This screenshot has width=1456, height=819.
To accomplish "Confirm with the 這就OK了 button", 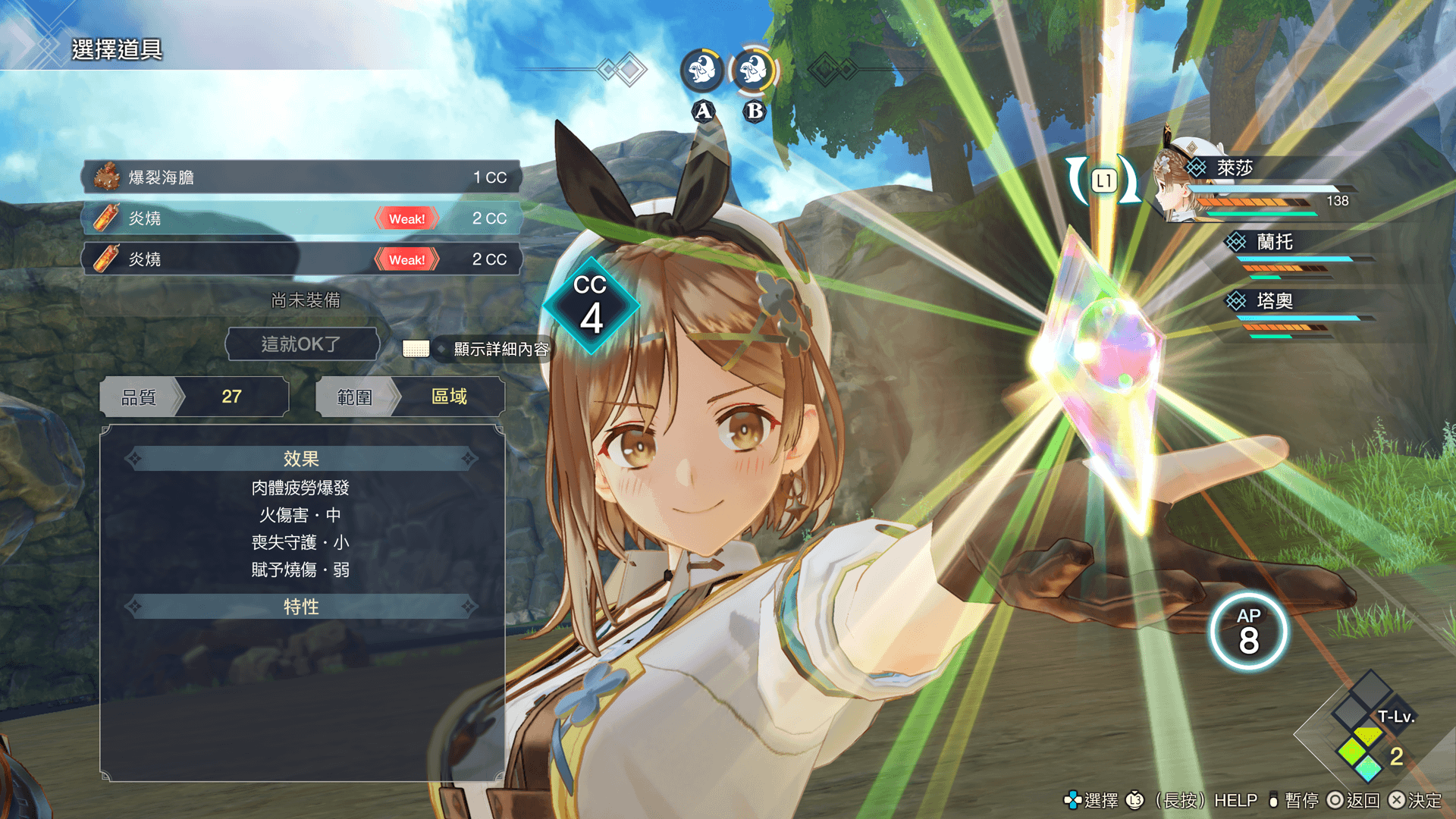I will pyautogui.click(x=302, y=344).
